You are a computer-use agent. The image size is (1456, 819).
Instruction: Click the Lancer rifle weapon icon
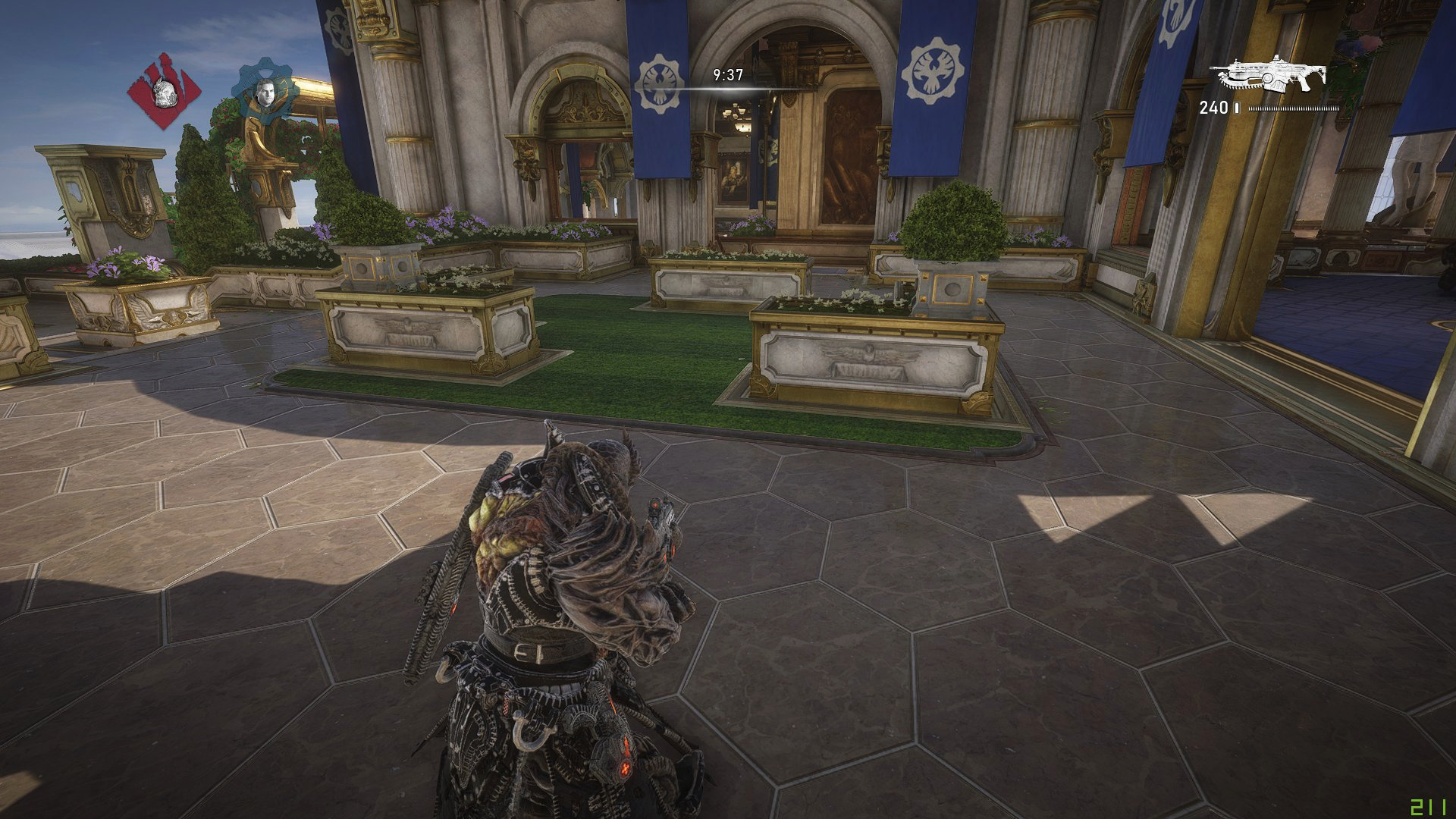pos(1267,75)
